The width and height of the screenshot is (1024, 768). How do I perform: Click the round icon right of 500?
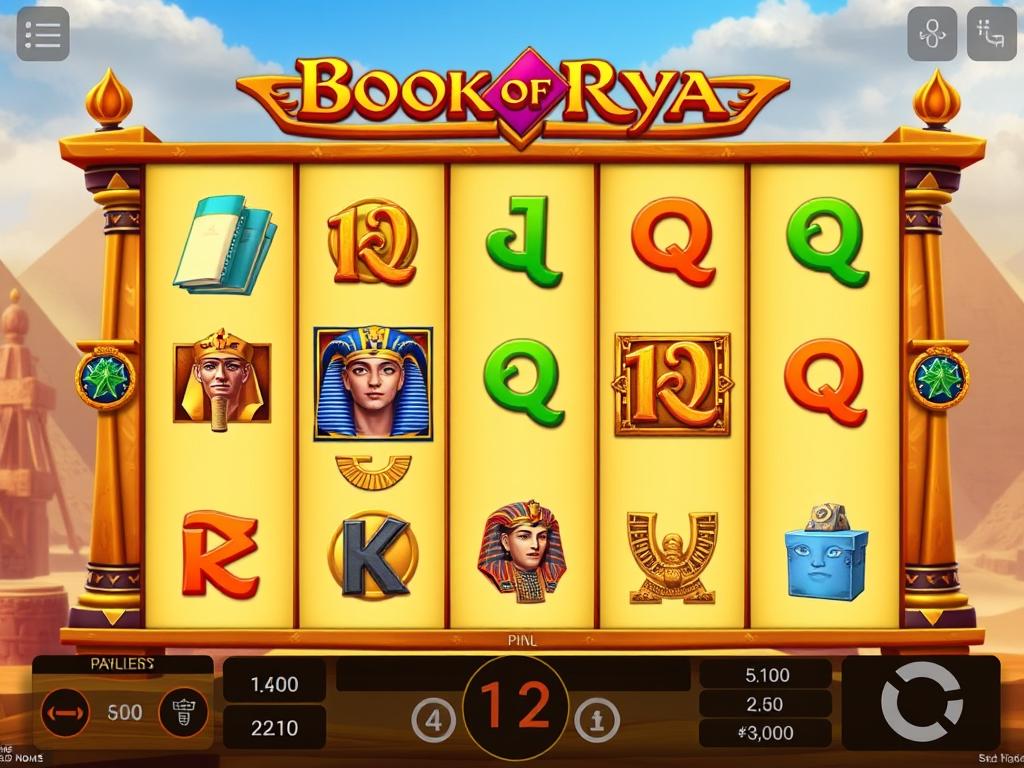click(183, 713)
